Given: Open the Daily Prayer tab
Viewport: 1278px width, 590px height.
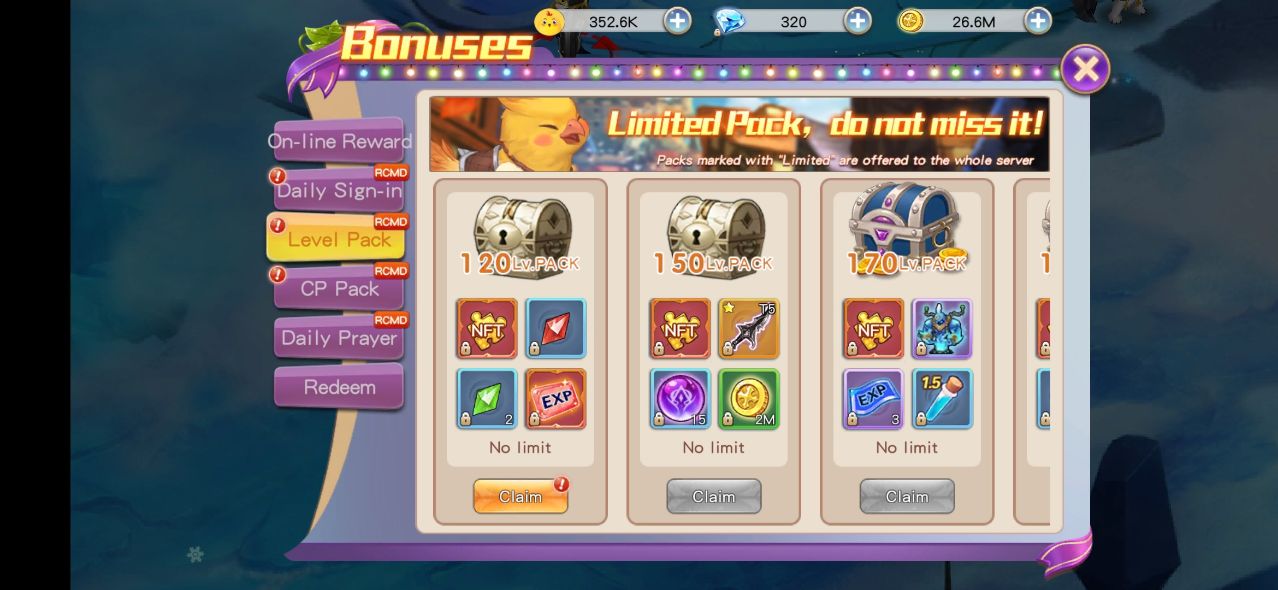Looking at the screenshot, I should pos(339,338).
